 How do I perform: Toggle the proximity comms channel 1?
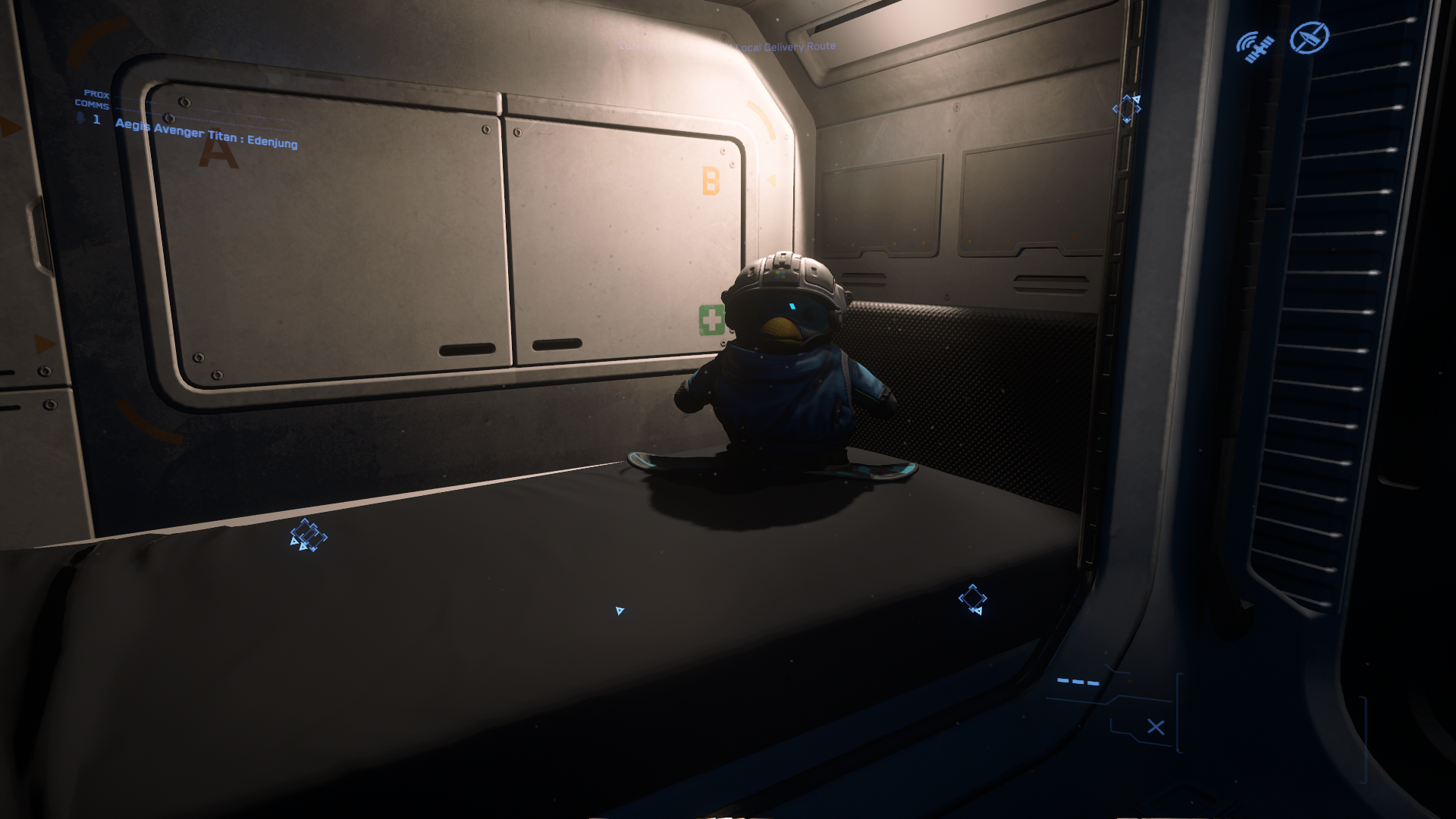96,119
